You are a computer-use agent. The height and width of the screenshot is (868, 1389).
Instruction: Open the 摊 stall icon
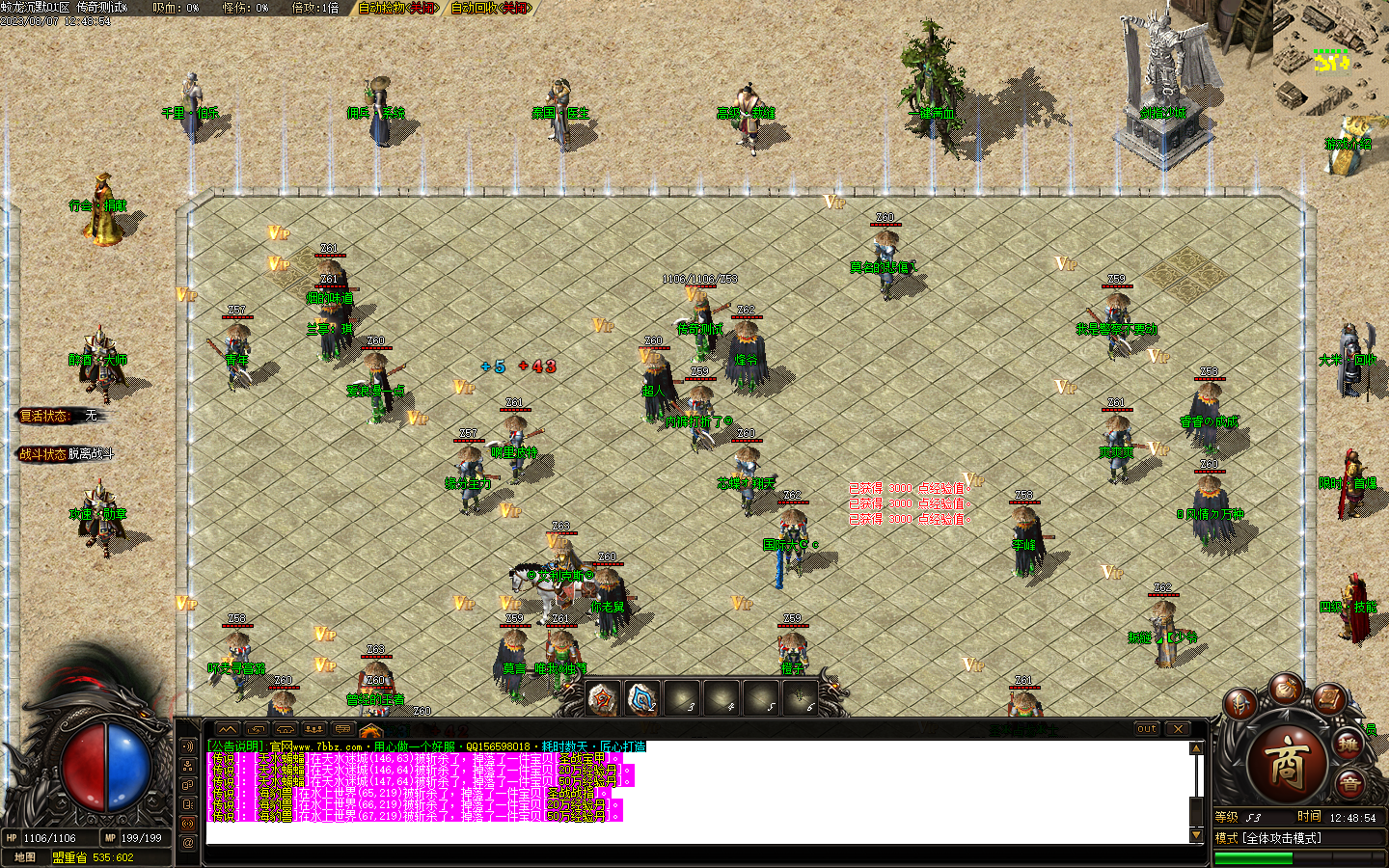[1348, 743]
